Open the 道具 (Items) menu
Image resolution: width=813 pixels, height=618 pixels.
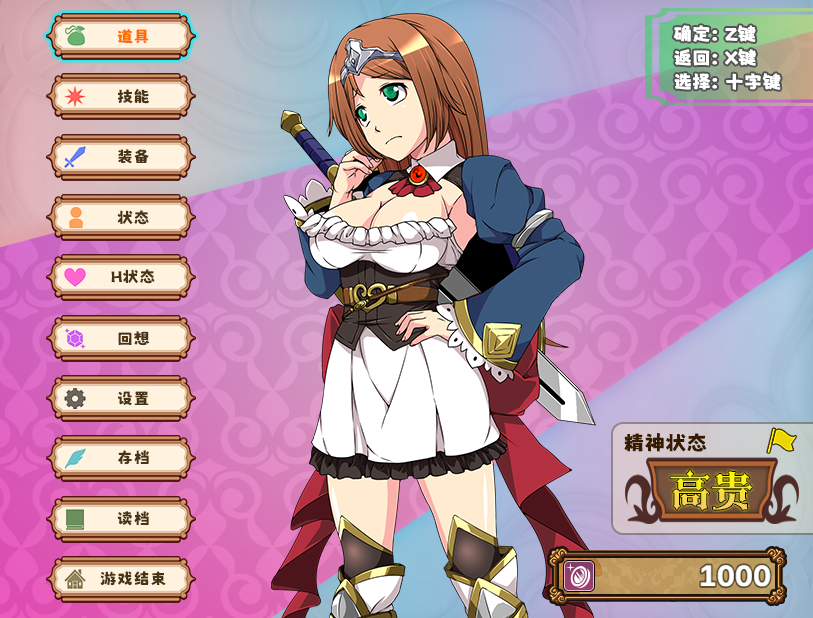[x=121, y=36]
